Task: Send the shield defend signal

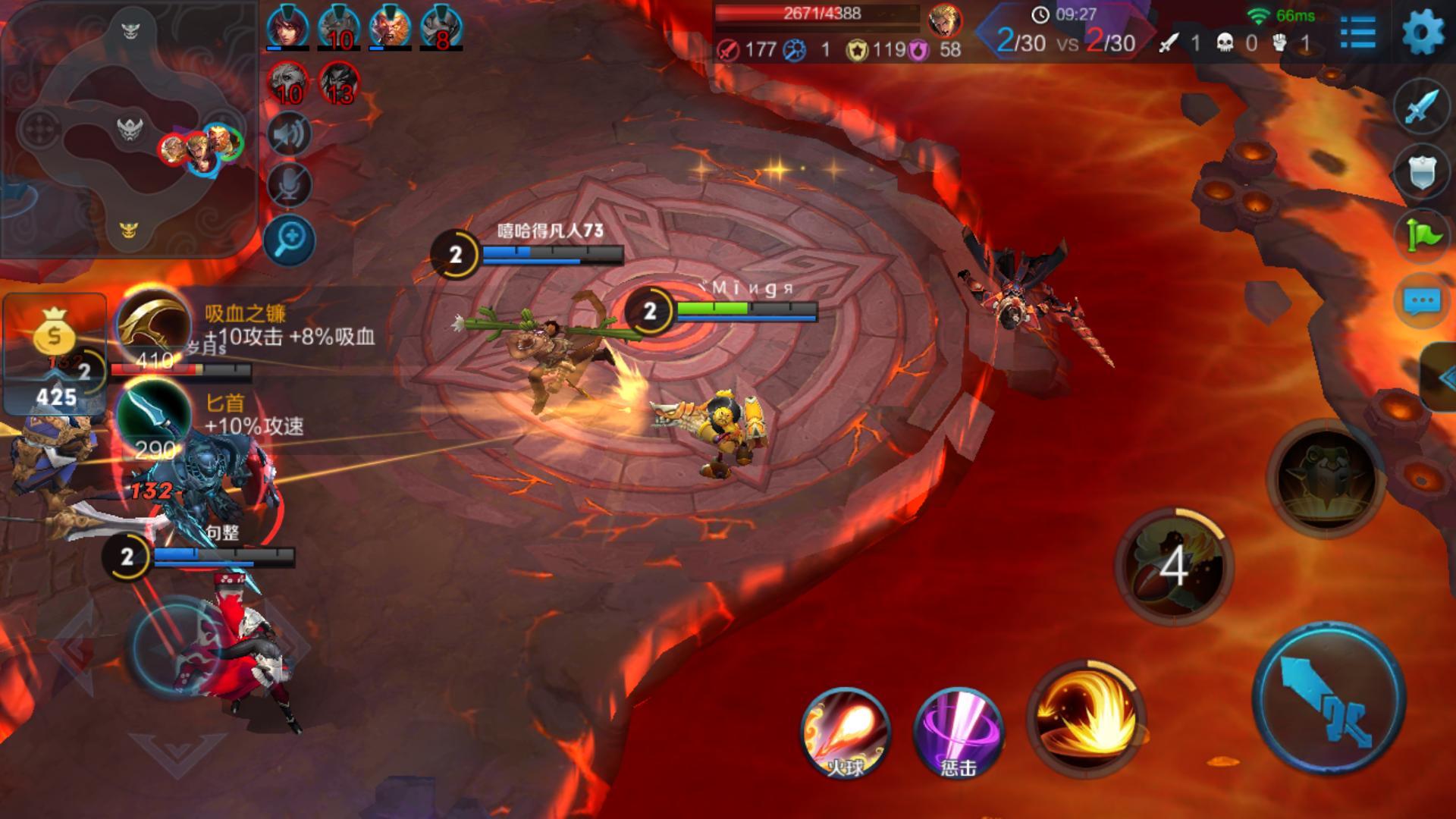Action: coord(1421,171)
